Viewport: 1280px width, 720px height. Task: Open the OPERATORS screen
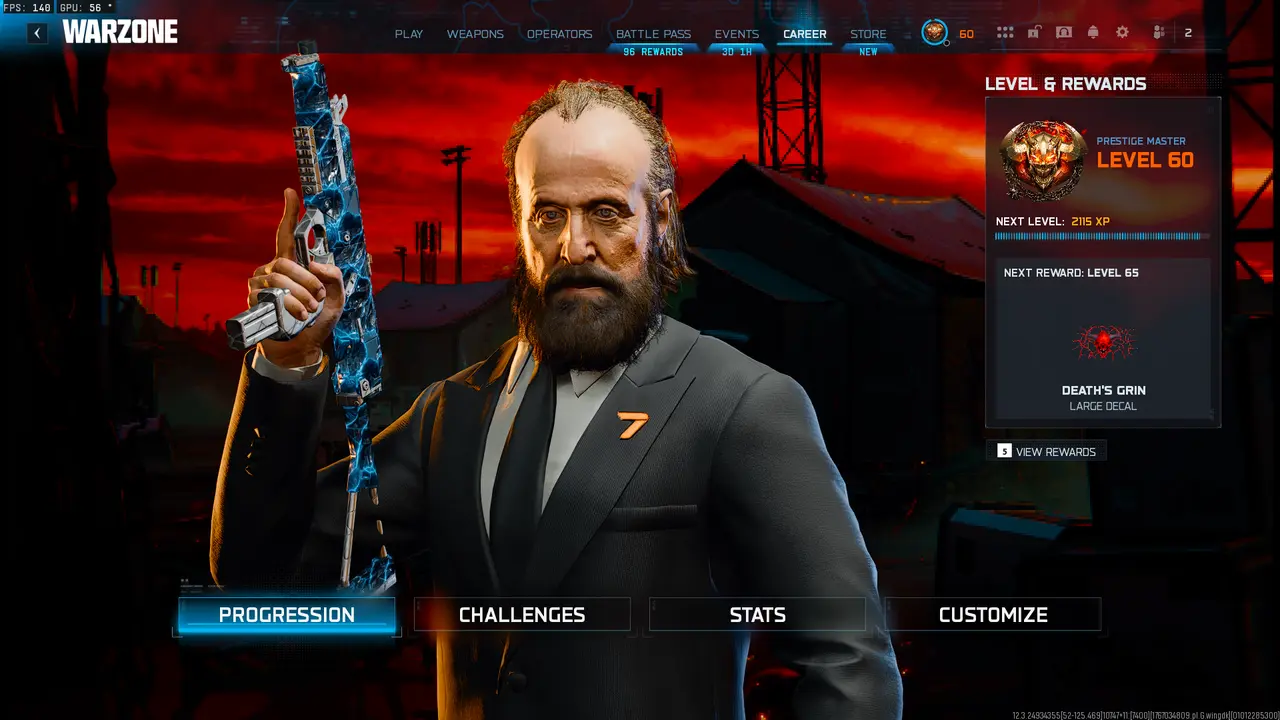(x=559, y=33)
